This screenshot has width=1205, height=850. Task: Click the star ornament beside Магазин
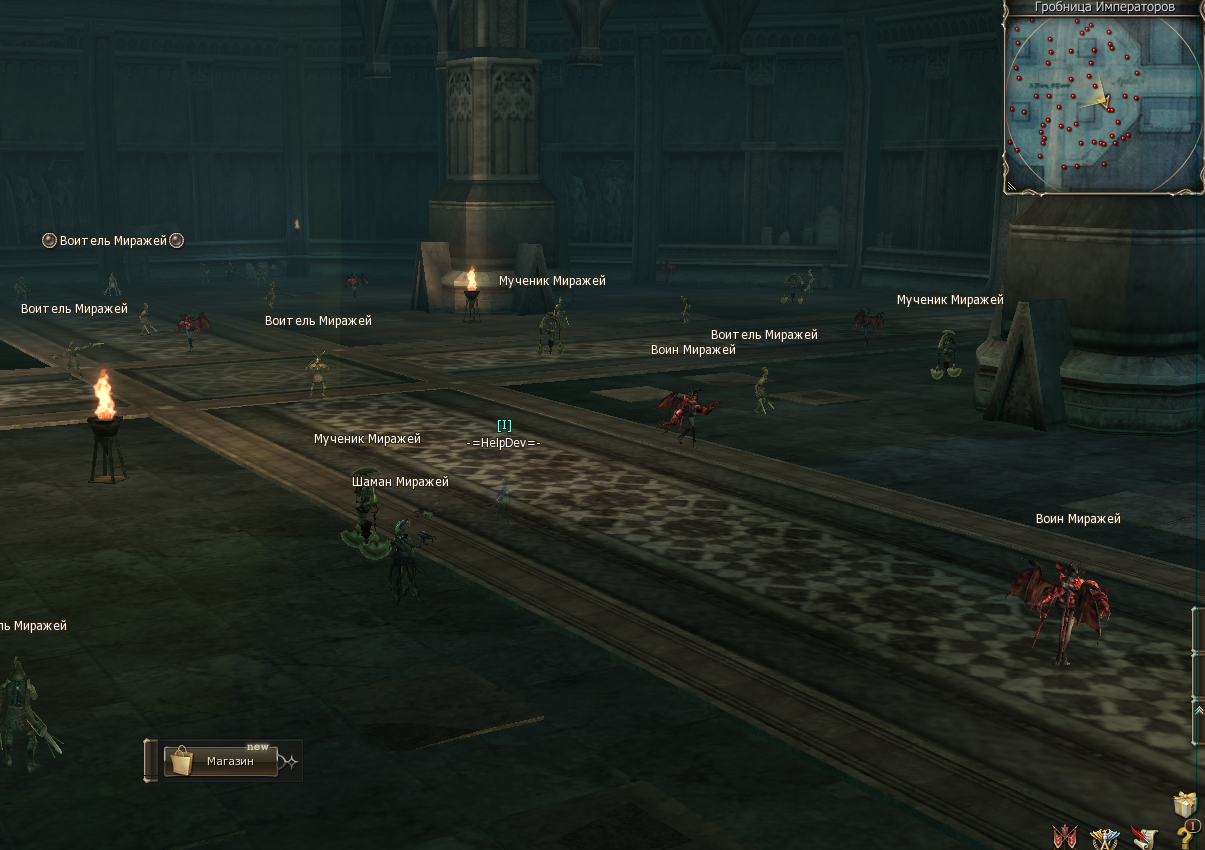[x=289, y=762]
